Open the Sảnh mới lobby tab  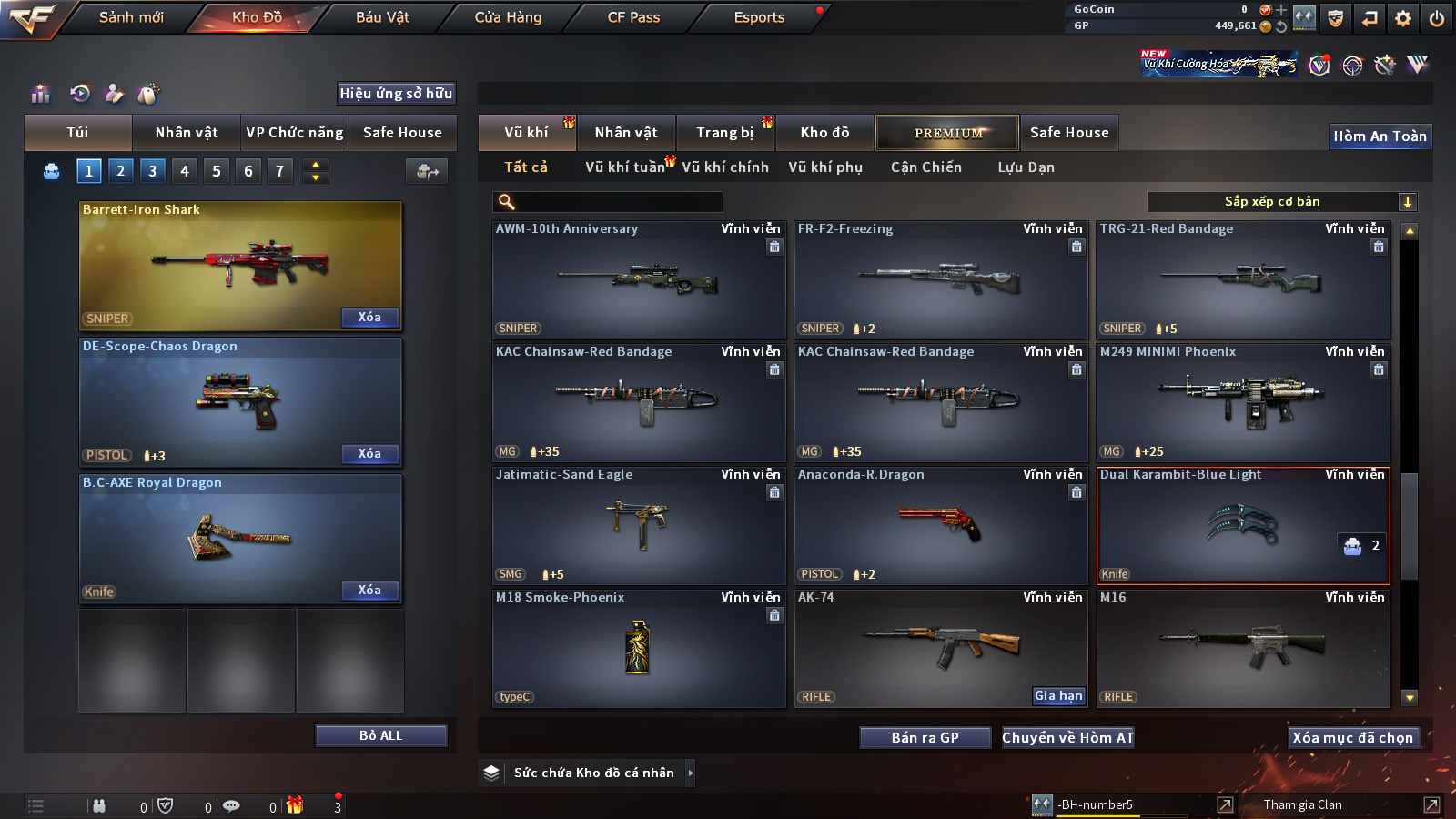coord(131,17)
